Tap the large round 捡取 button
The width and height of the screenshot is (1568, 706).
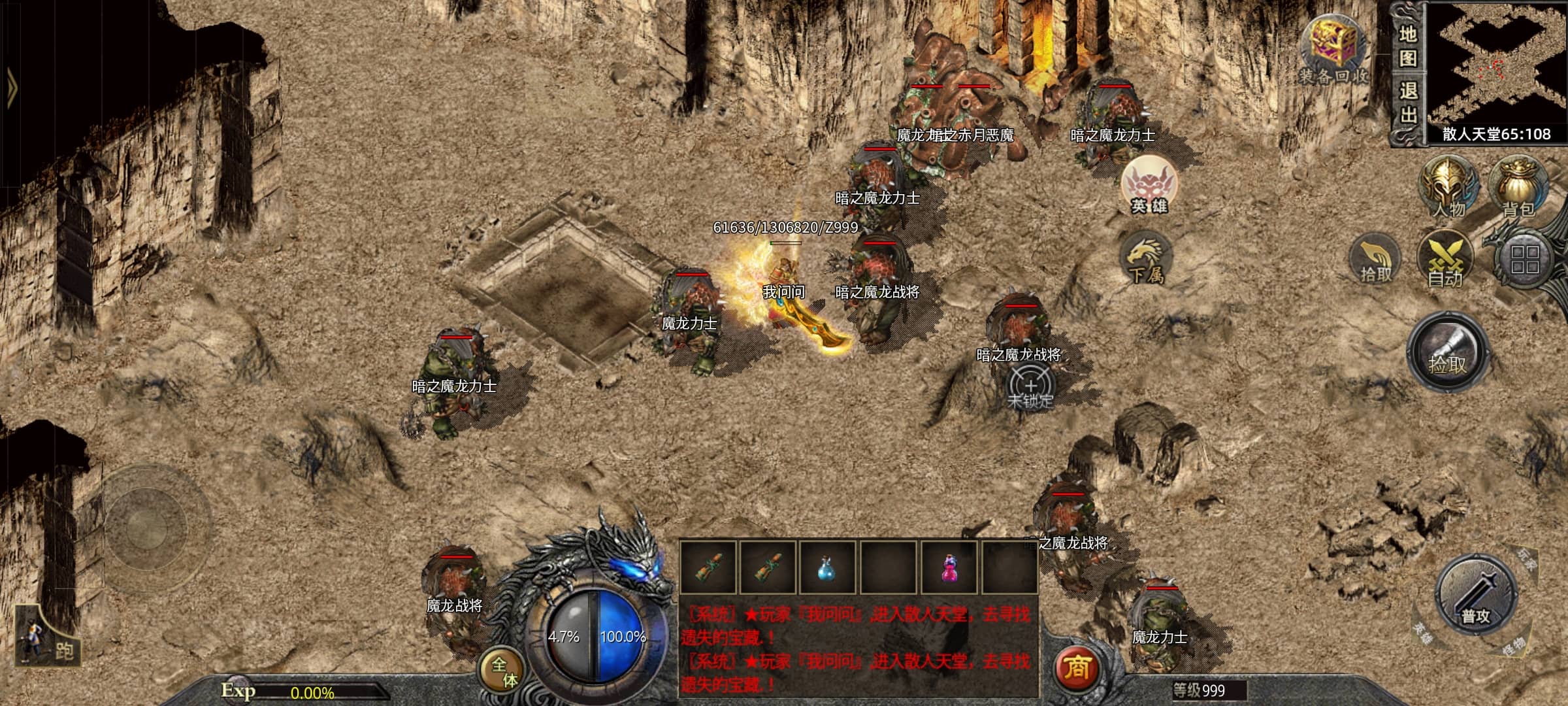[1448, 353]
